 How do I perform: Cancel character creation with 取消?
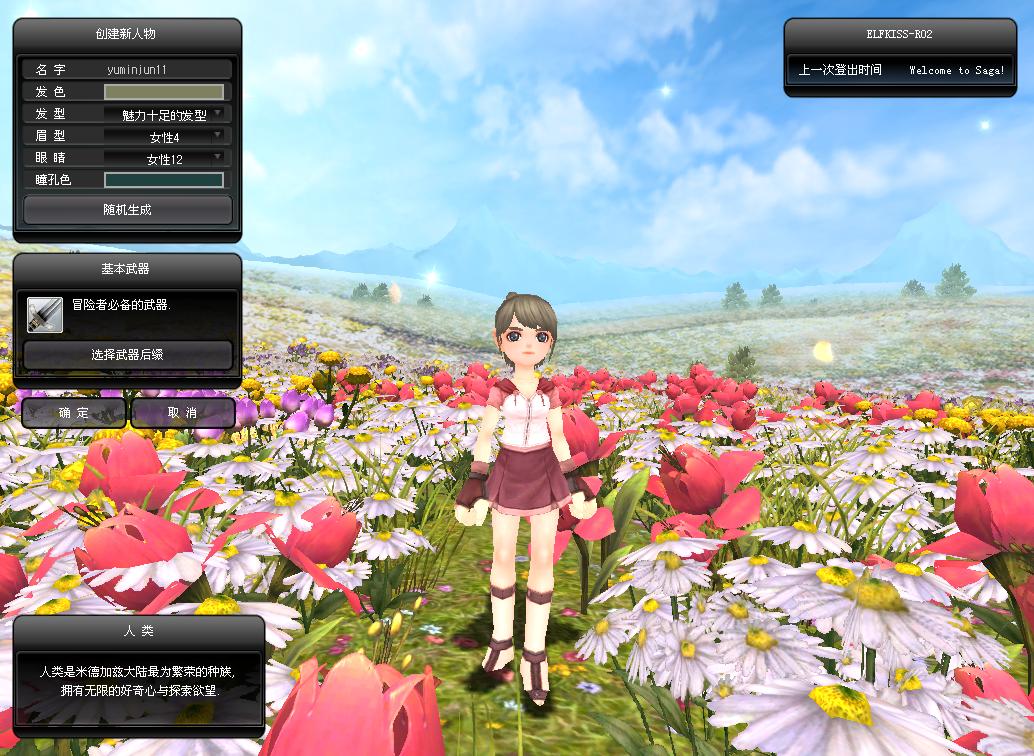coord(182,412)
